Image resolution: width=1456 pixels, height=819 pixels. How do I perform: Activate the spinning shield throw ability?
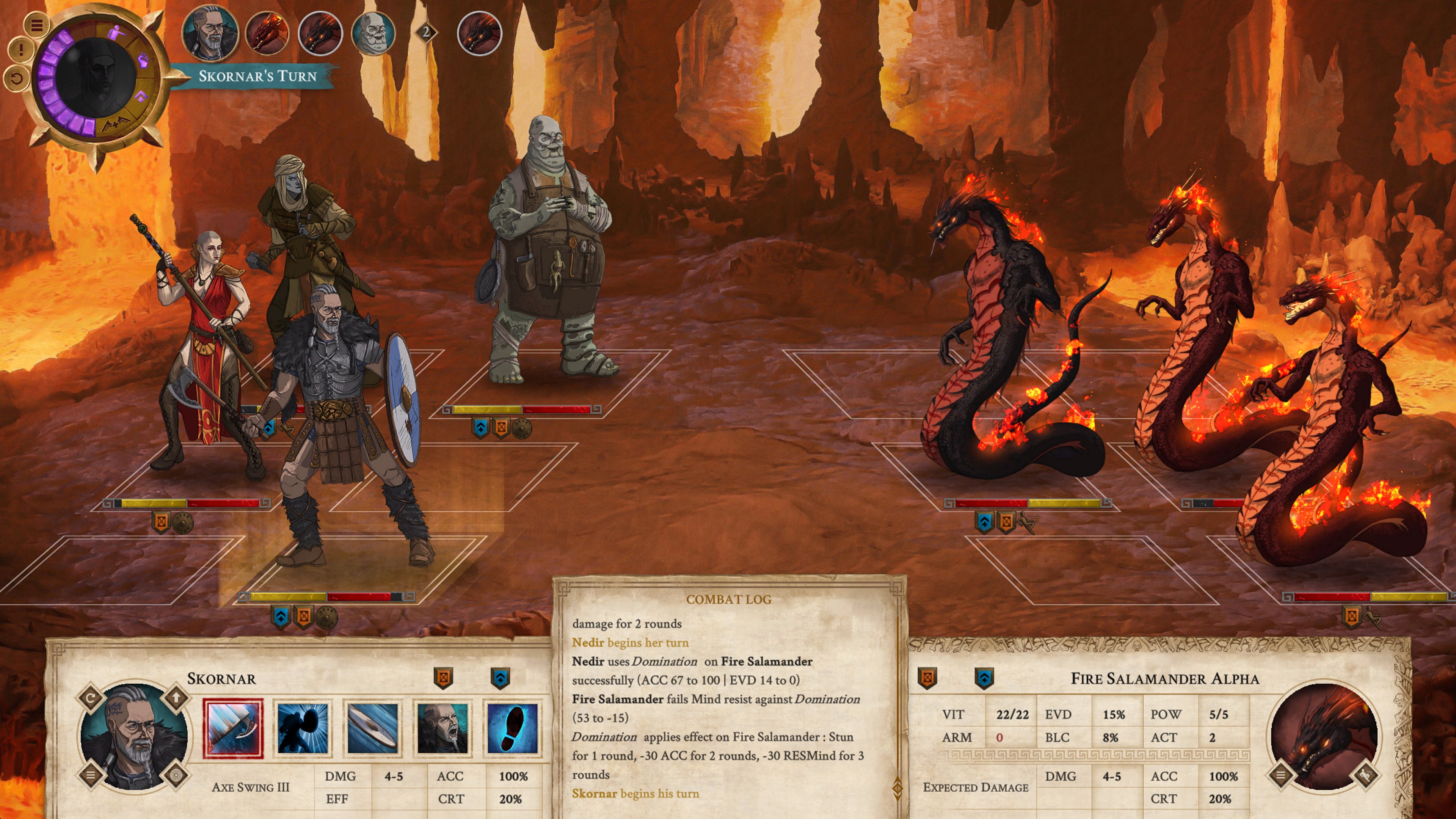click(373, 728)
